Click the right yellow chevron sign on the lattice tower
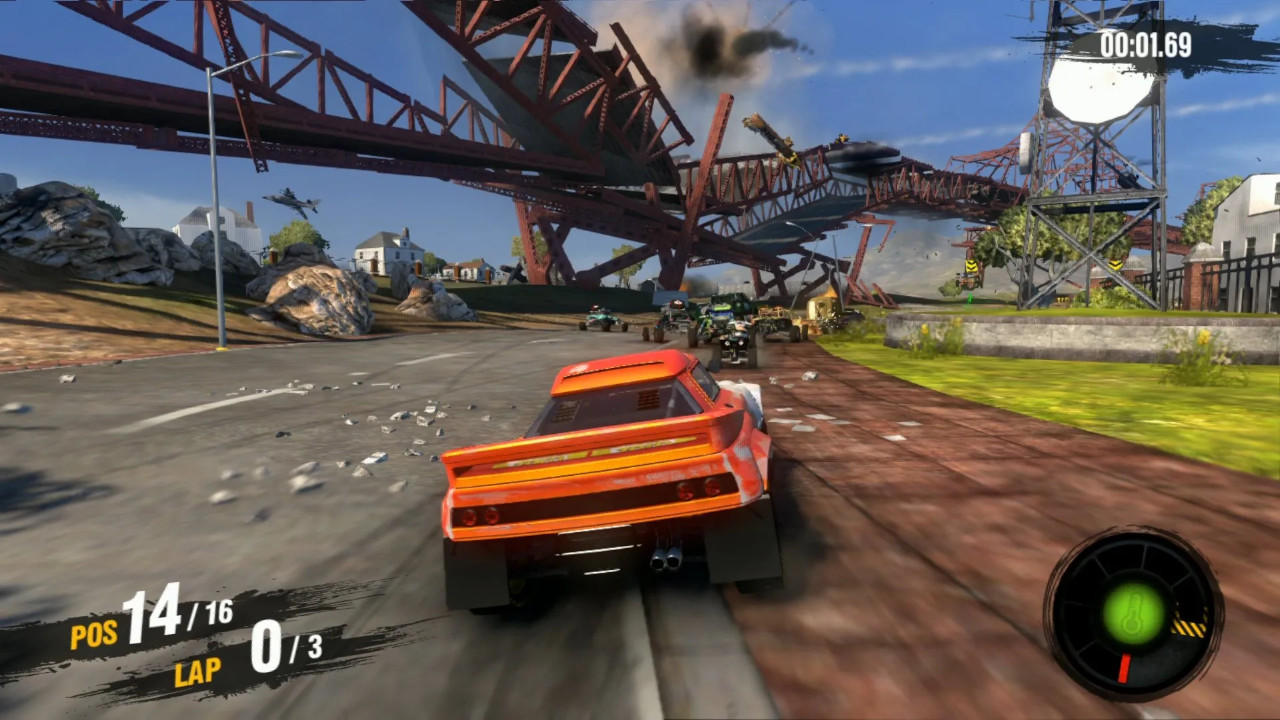 coord(1115,265)
